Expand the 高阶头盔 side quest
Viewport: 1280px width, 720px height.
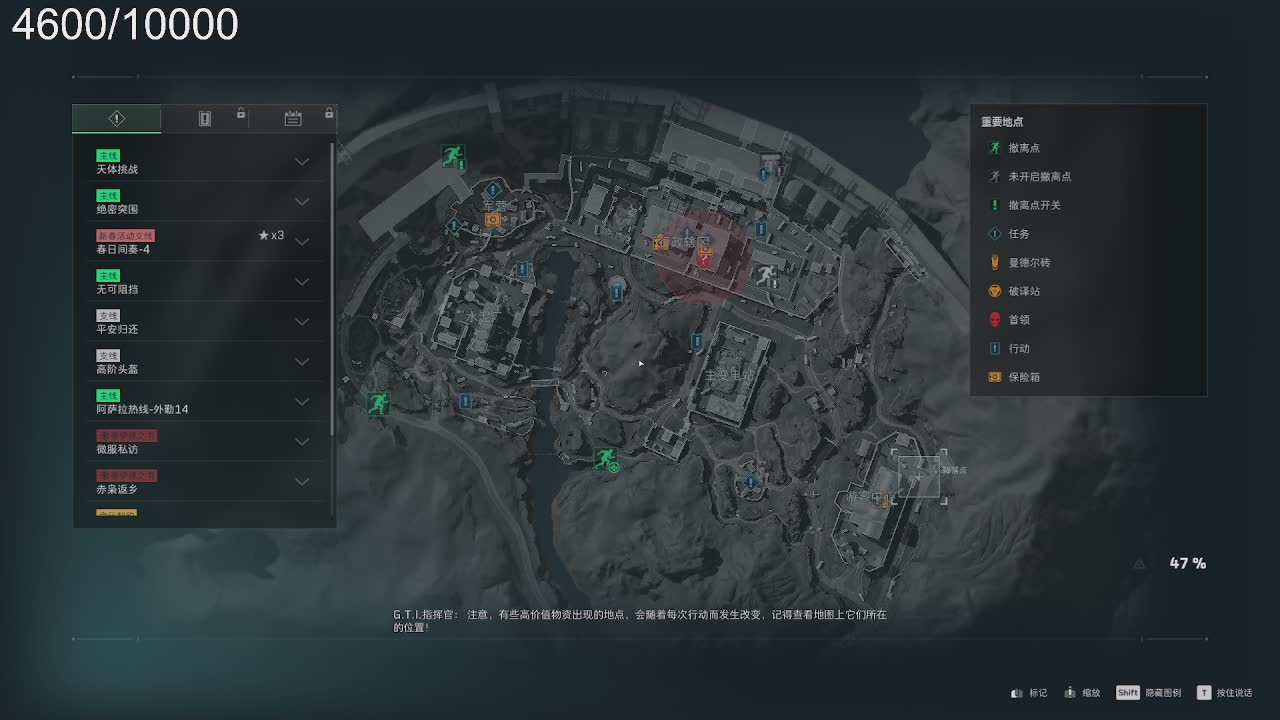click(301, 362)
